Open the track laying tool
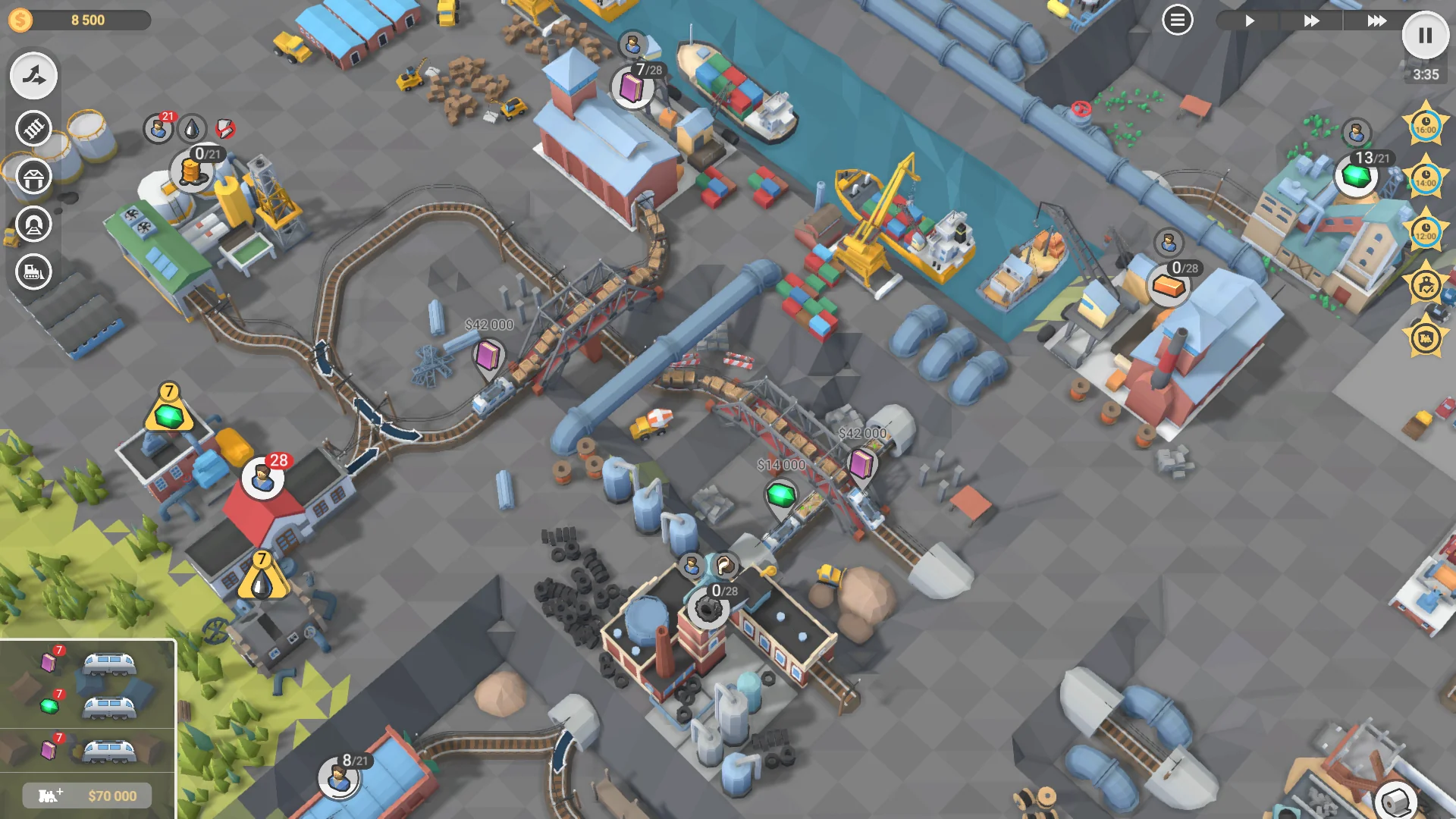 coord(33,128)
